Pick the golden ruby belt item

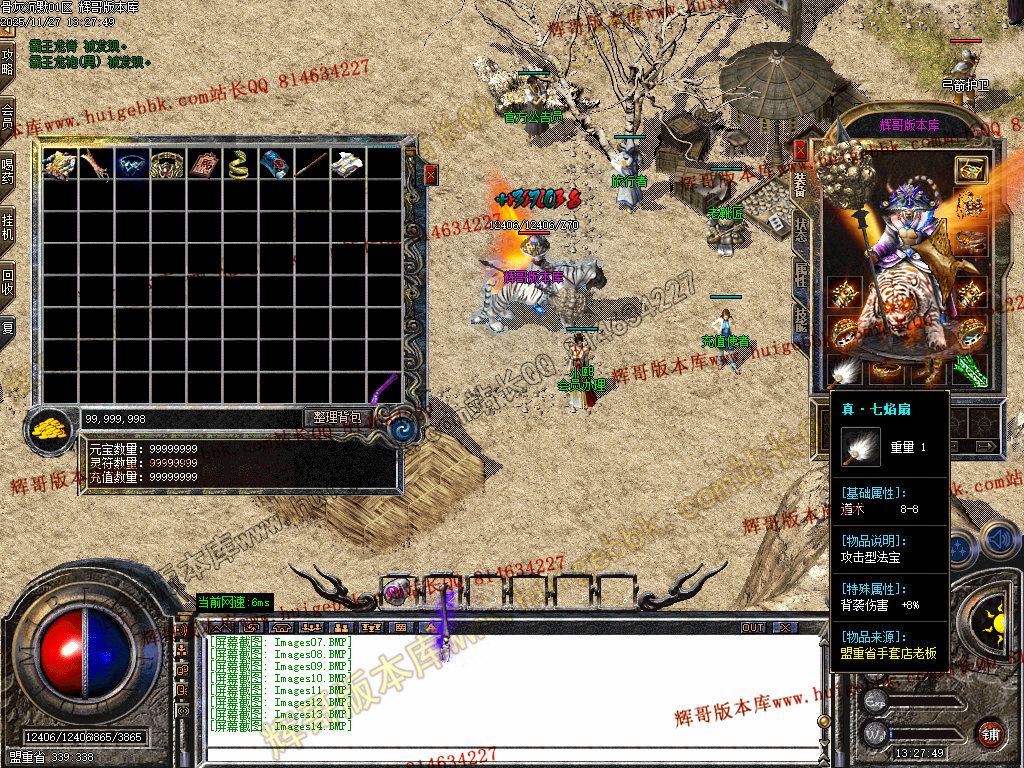click(x=165, y=164)
